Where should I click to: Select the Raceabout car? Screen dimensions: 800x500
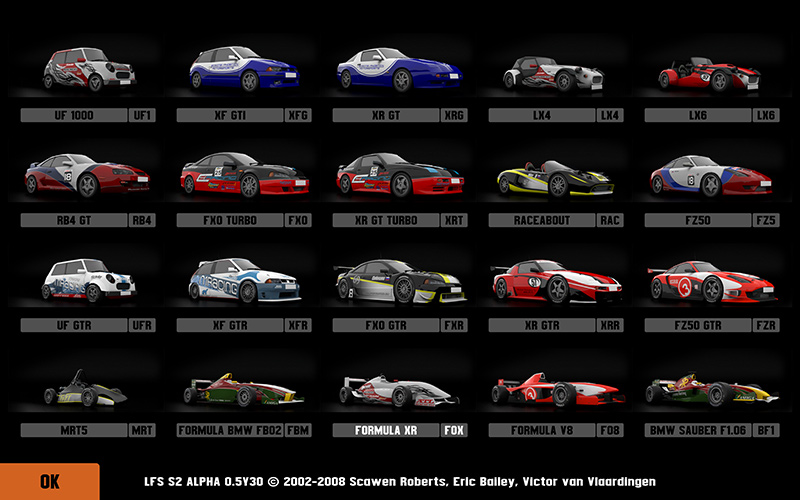[556, 177]
